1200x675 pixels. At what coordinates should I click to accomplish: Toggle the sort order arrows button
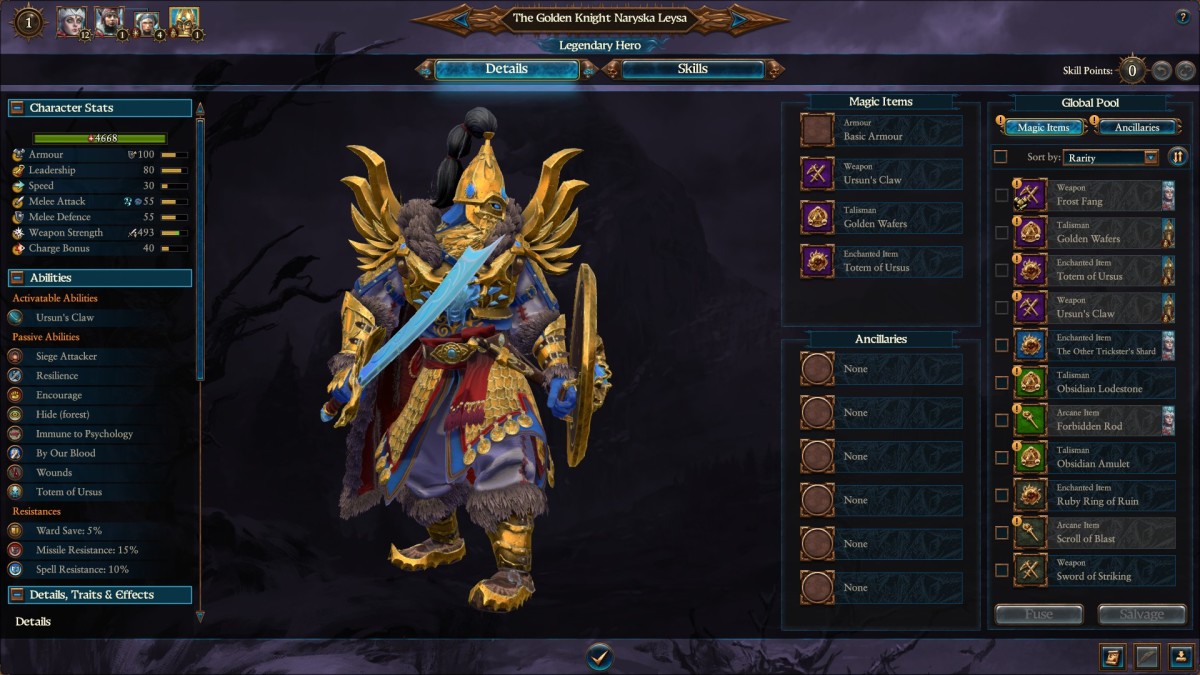1177,157
